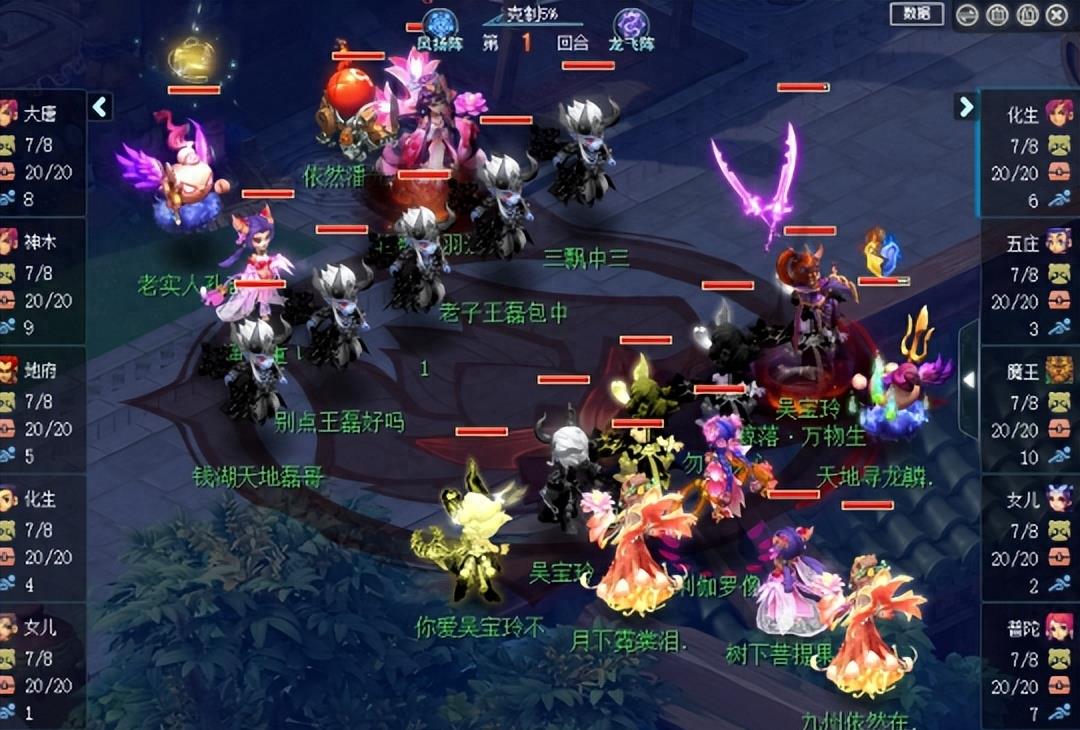Inspect the 龙飞阵 formation icon
This screenshot has width=1080, height=730.
point(631,24)
